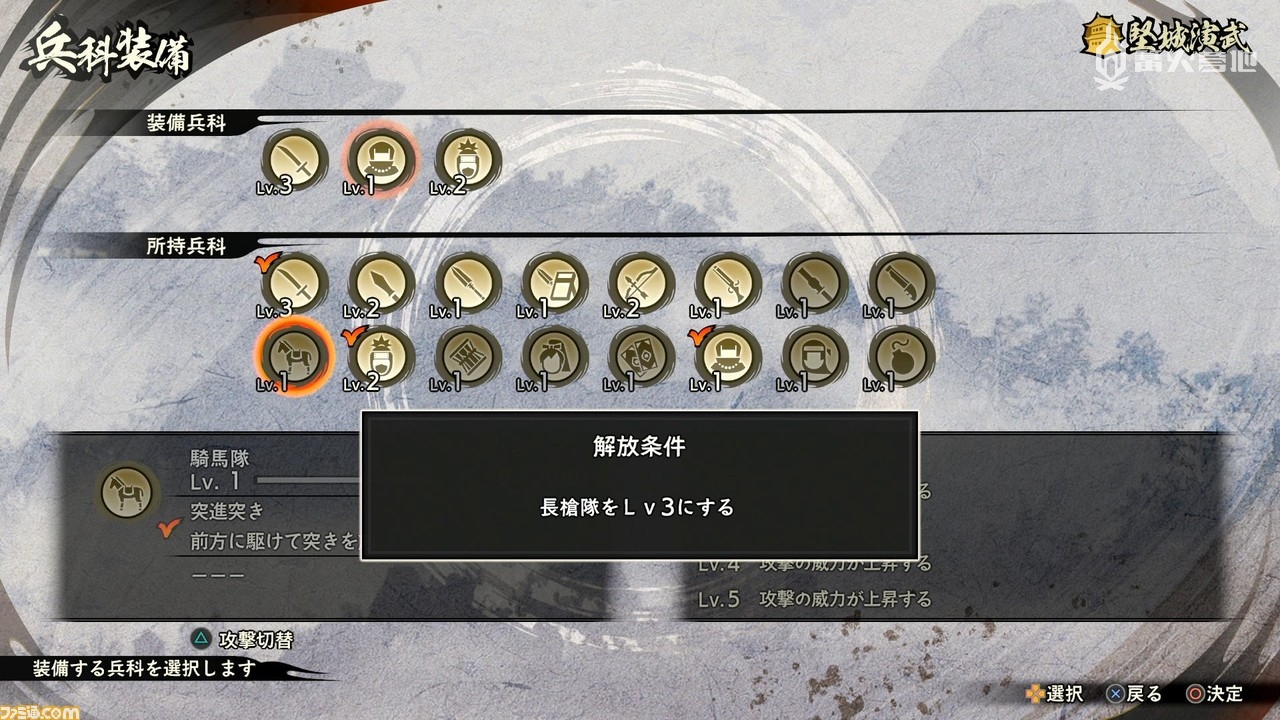
Task: Open the 解放条件 unlock condition dialog
Action: click(x=647, y=448)
